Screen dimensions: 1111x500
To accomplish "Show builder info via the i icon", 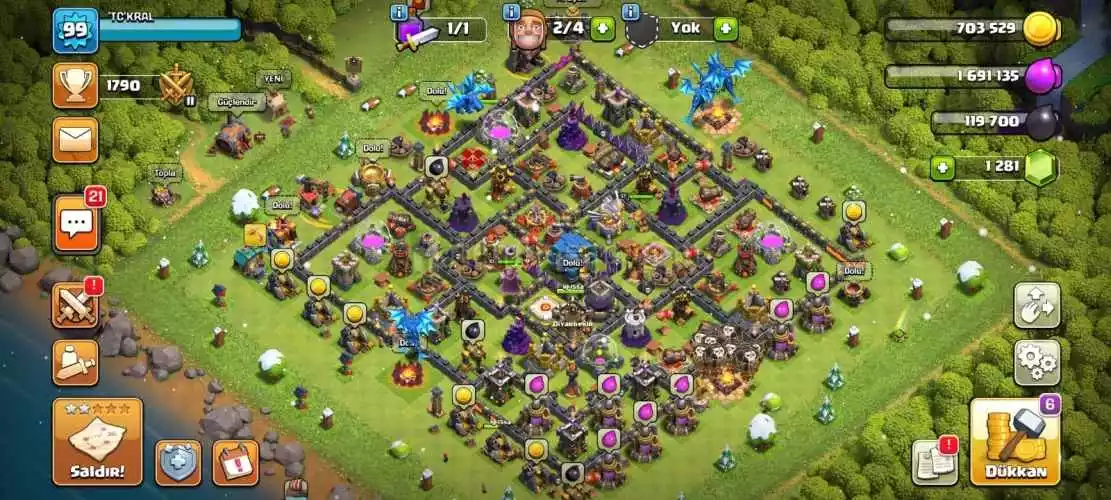I will 512,11.
